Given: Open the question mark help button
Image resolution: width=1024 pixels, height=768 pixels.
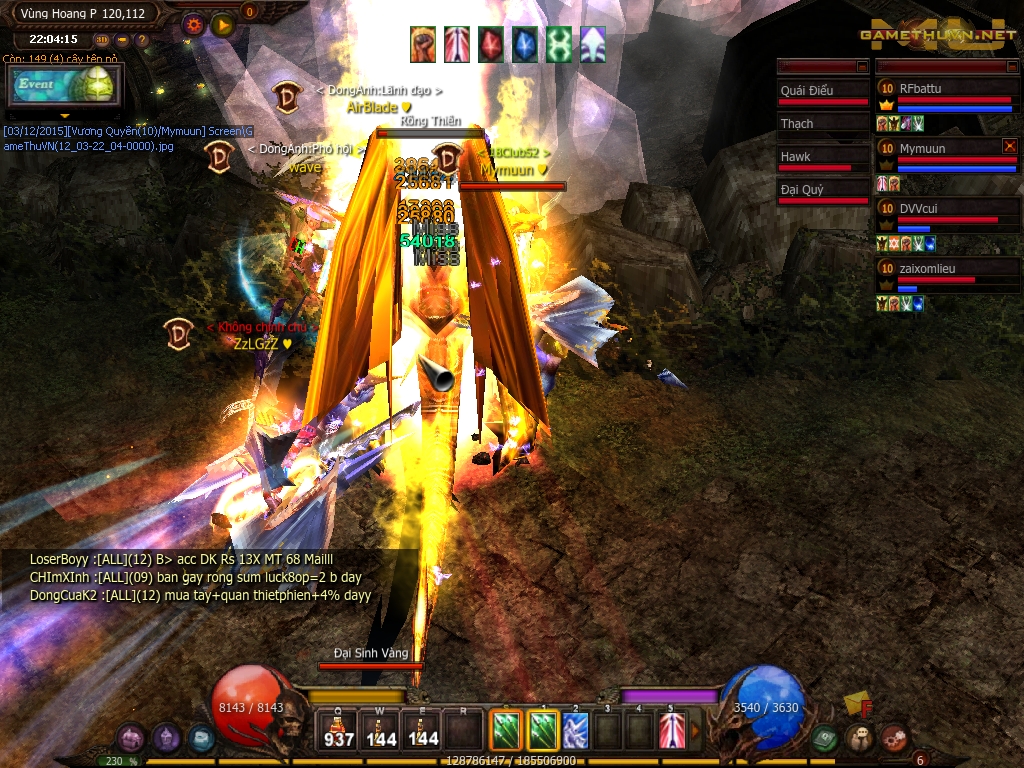Looking at the screenshot, I should [142, 40].
